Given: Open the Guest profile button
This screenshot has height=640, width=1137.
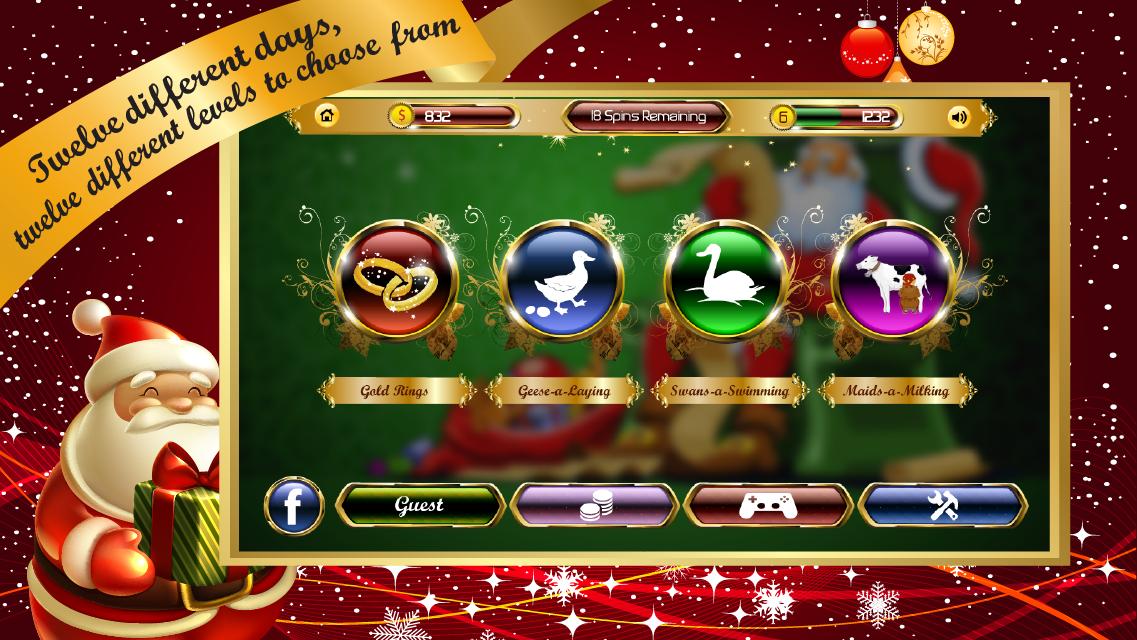Looking at the screenshot, I should point(420,506).
